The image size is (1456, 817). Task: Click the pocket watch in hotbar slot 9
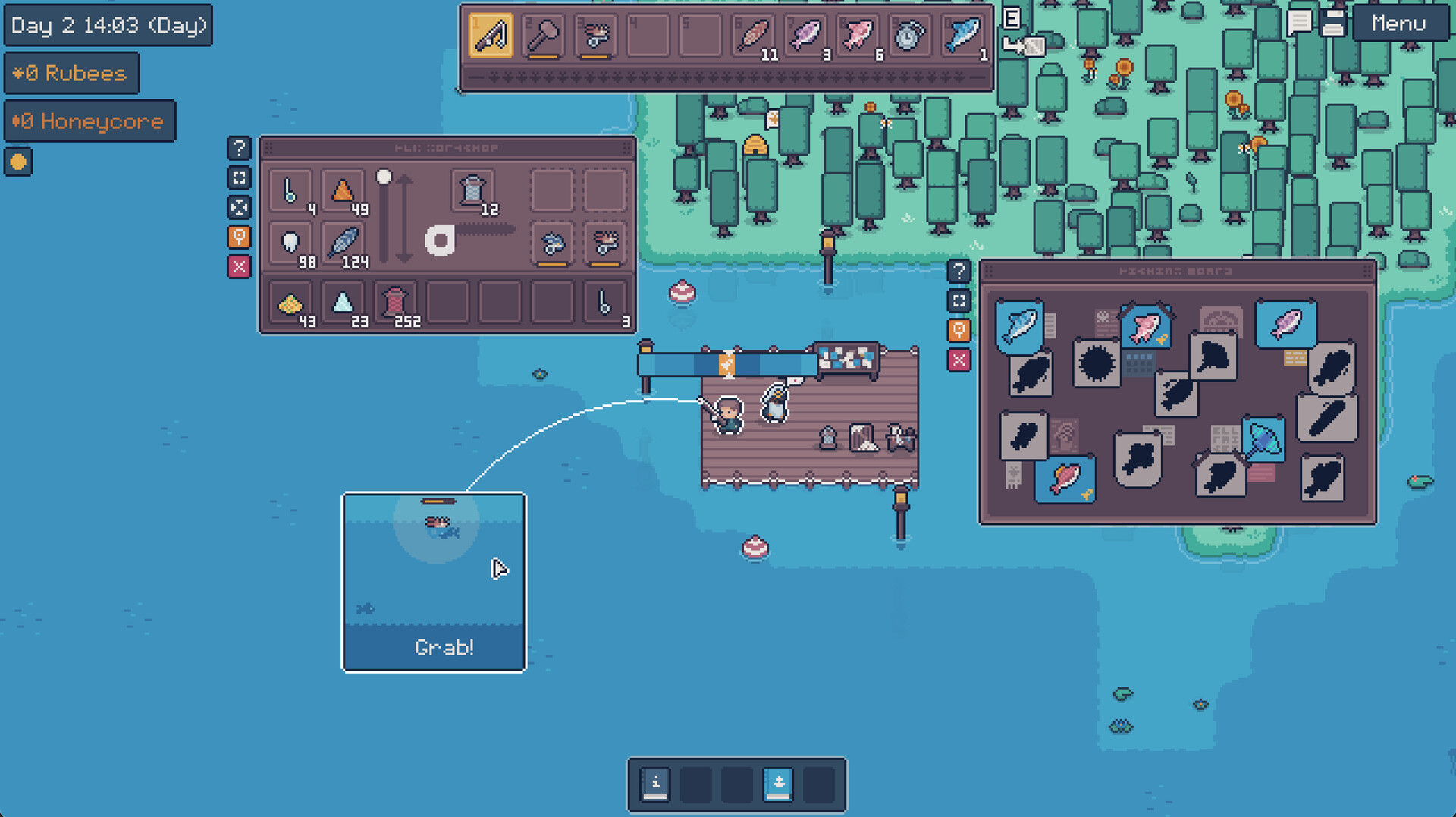(908, 33)
